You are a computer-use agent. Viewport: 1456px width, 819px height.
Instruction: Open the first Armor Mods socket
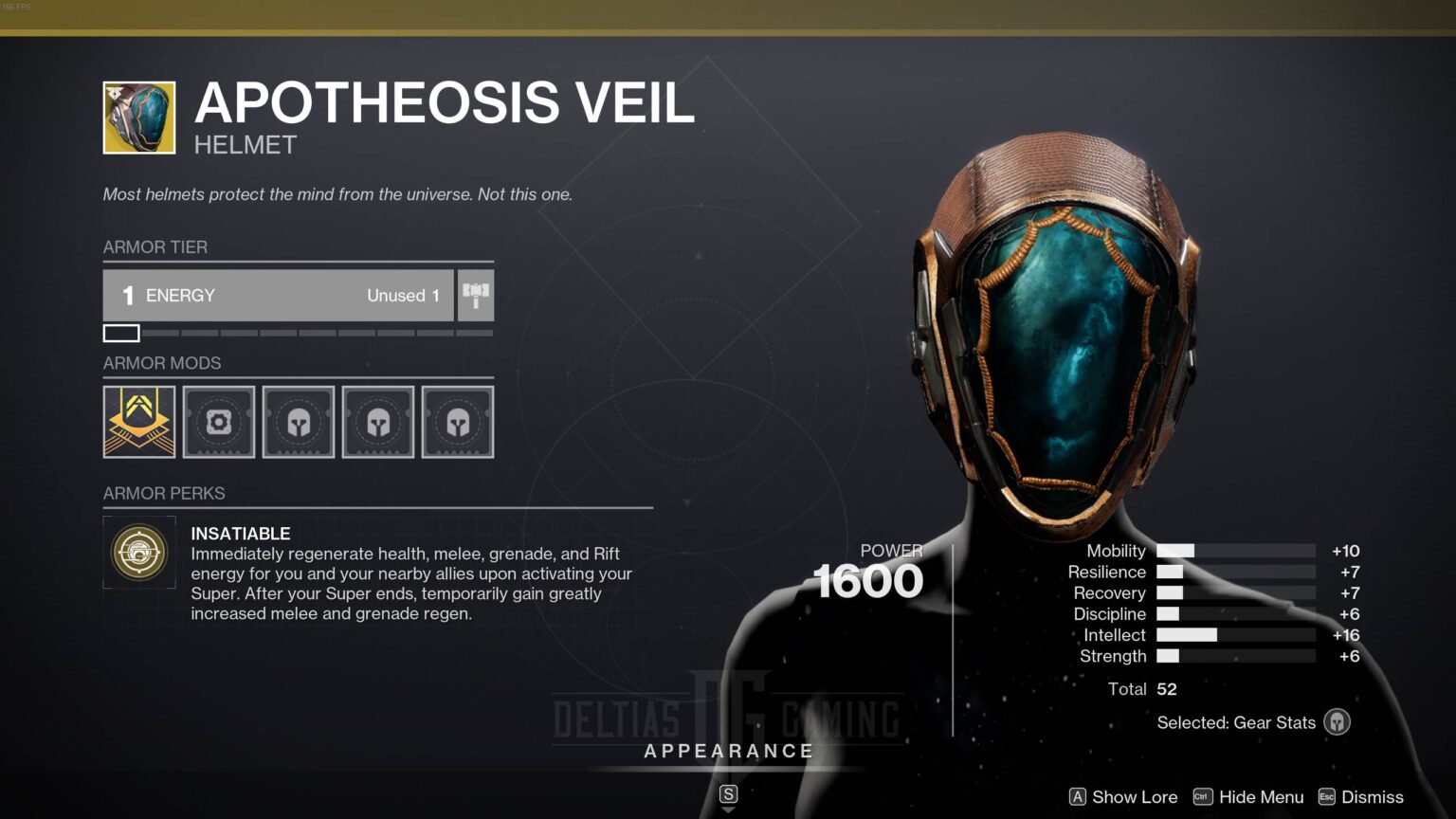click(138, 421)
